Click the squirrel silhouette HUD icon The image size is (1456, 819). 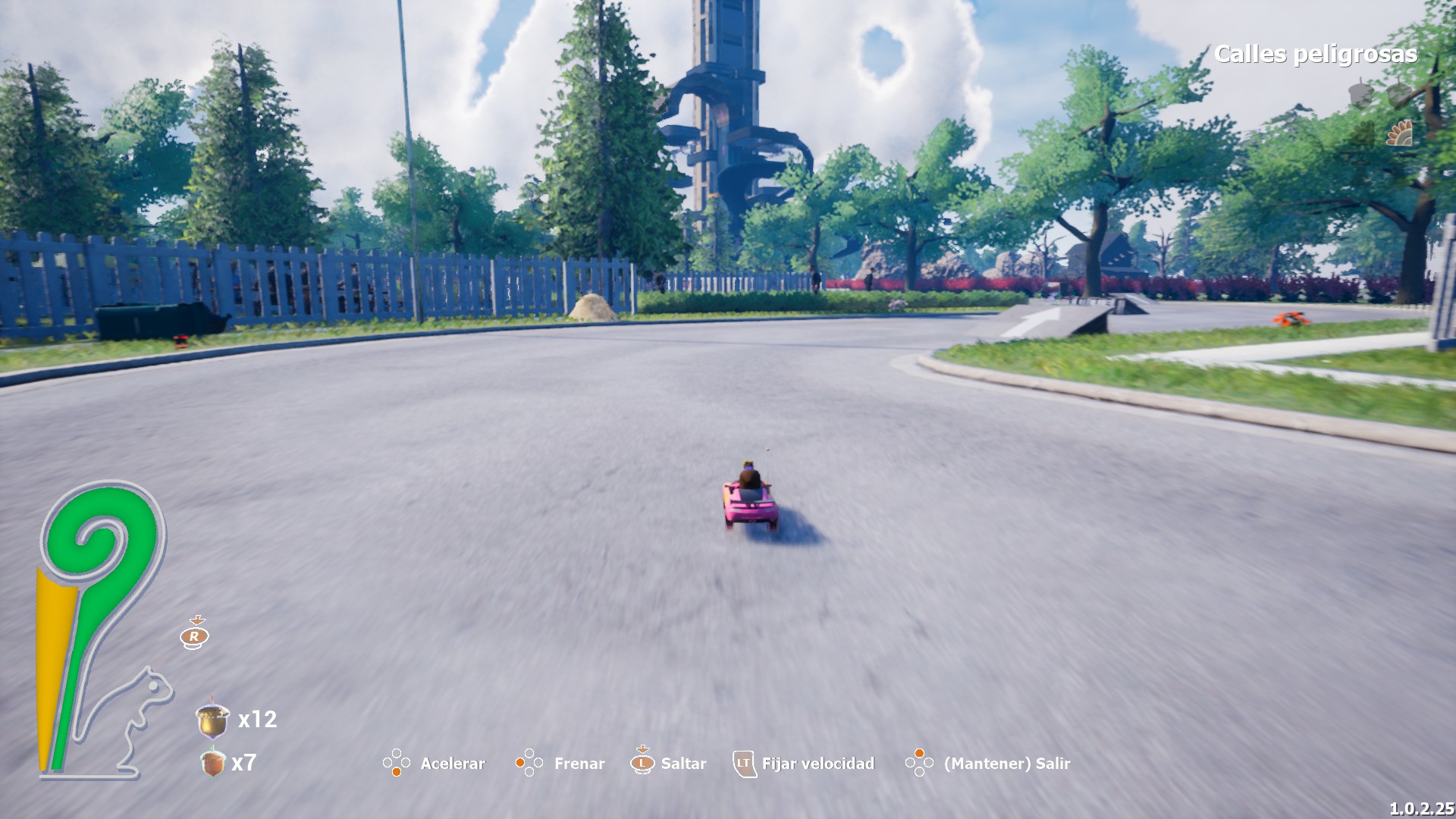(x=135, y=720)
